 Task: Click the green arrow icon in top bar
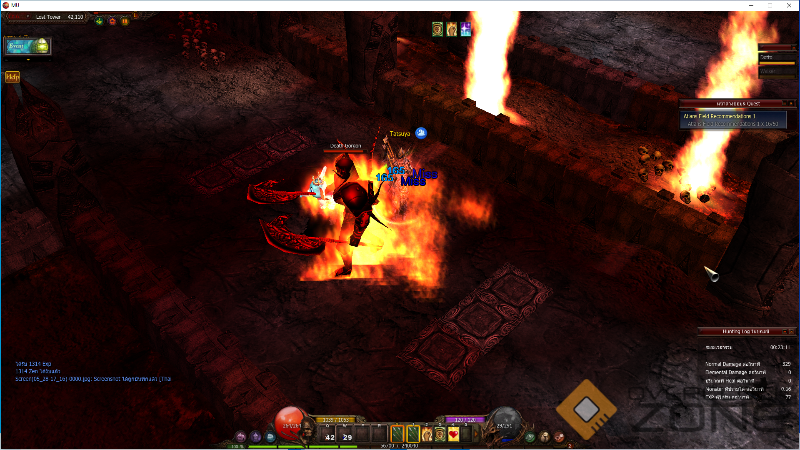(100, 20)
